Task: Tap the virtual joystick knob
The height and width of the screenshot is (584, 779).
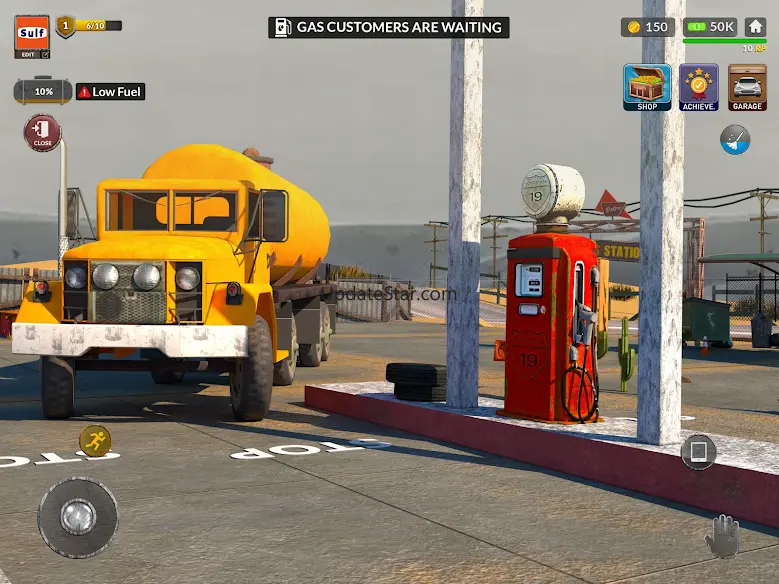Action: (x=77, y=517)
